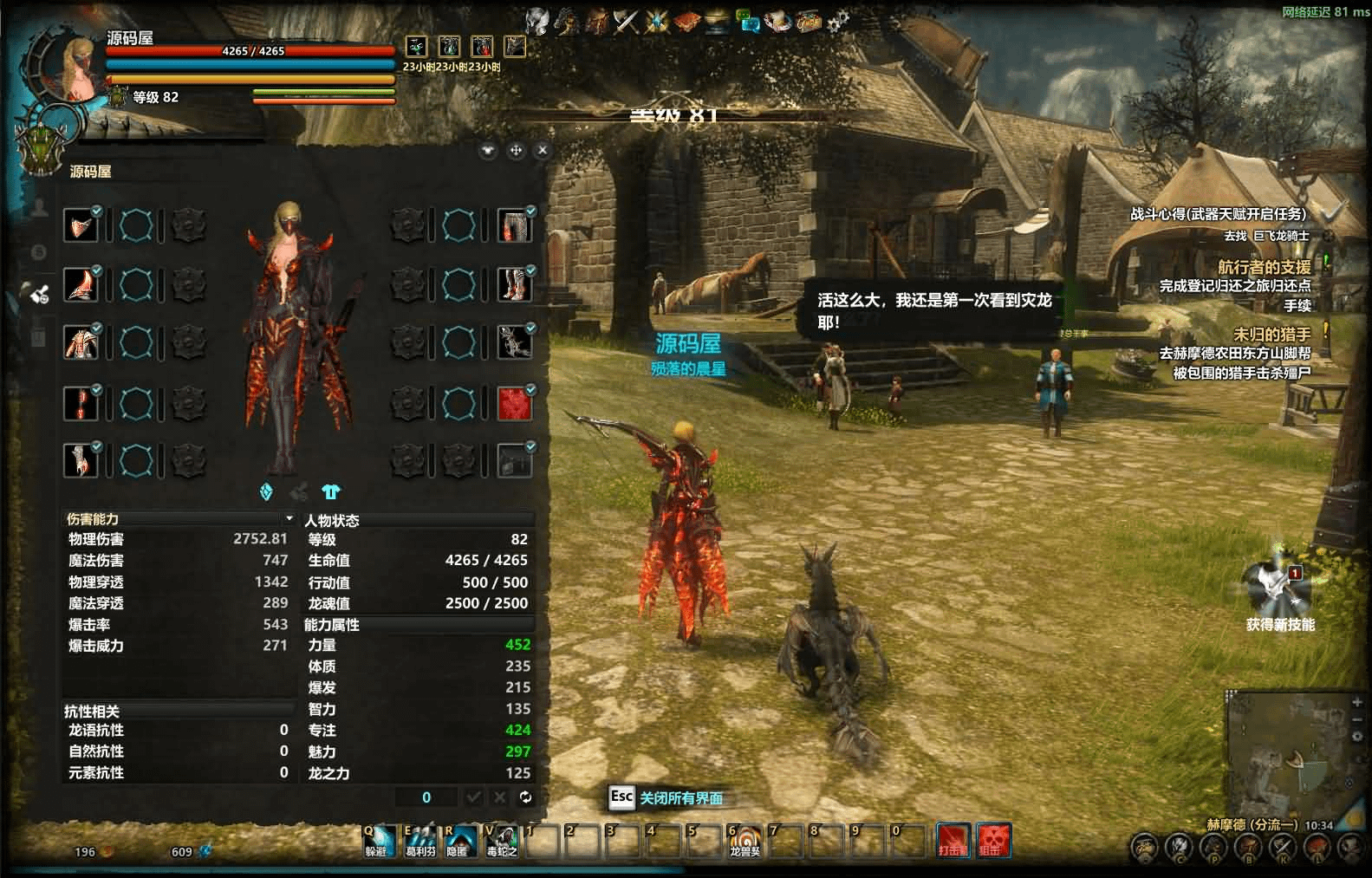Open the settings gears in the top menu
This screenshot has width=1372, height=878.
[837, 22]
